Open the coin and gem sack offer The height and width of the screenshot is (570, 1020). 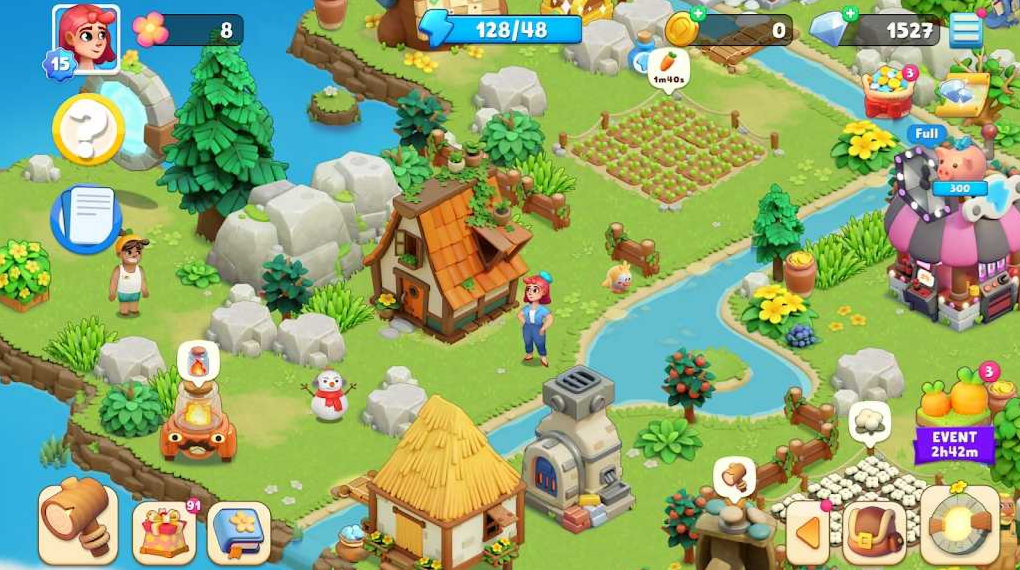pos(888,92)
